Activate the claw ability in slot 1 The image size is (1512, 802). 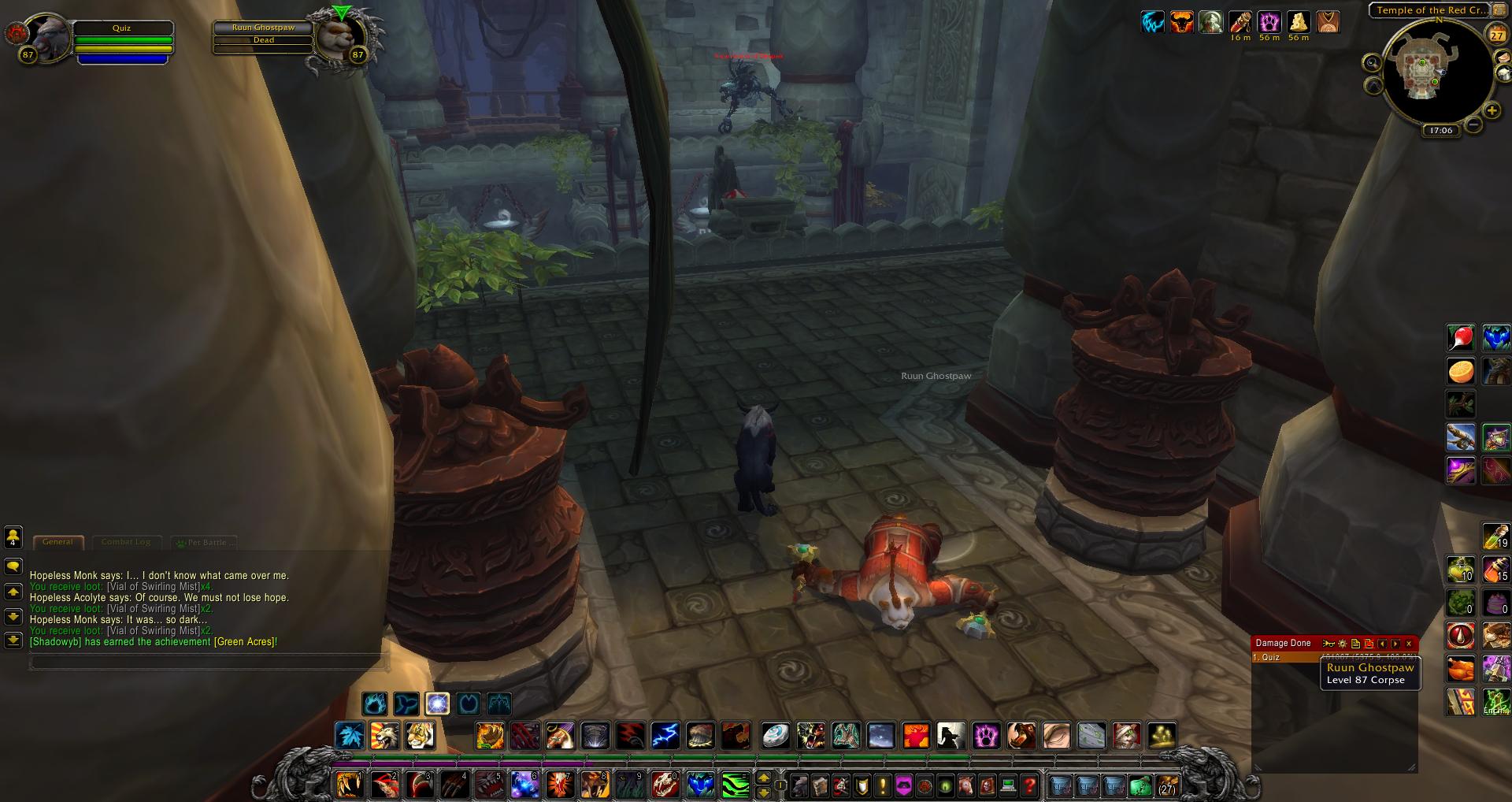click(x=349, y=785)
